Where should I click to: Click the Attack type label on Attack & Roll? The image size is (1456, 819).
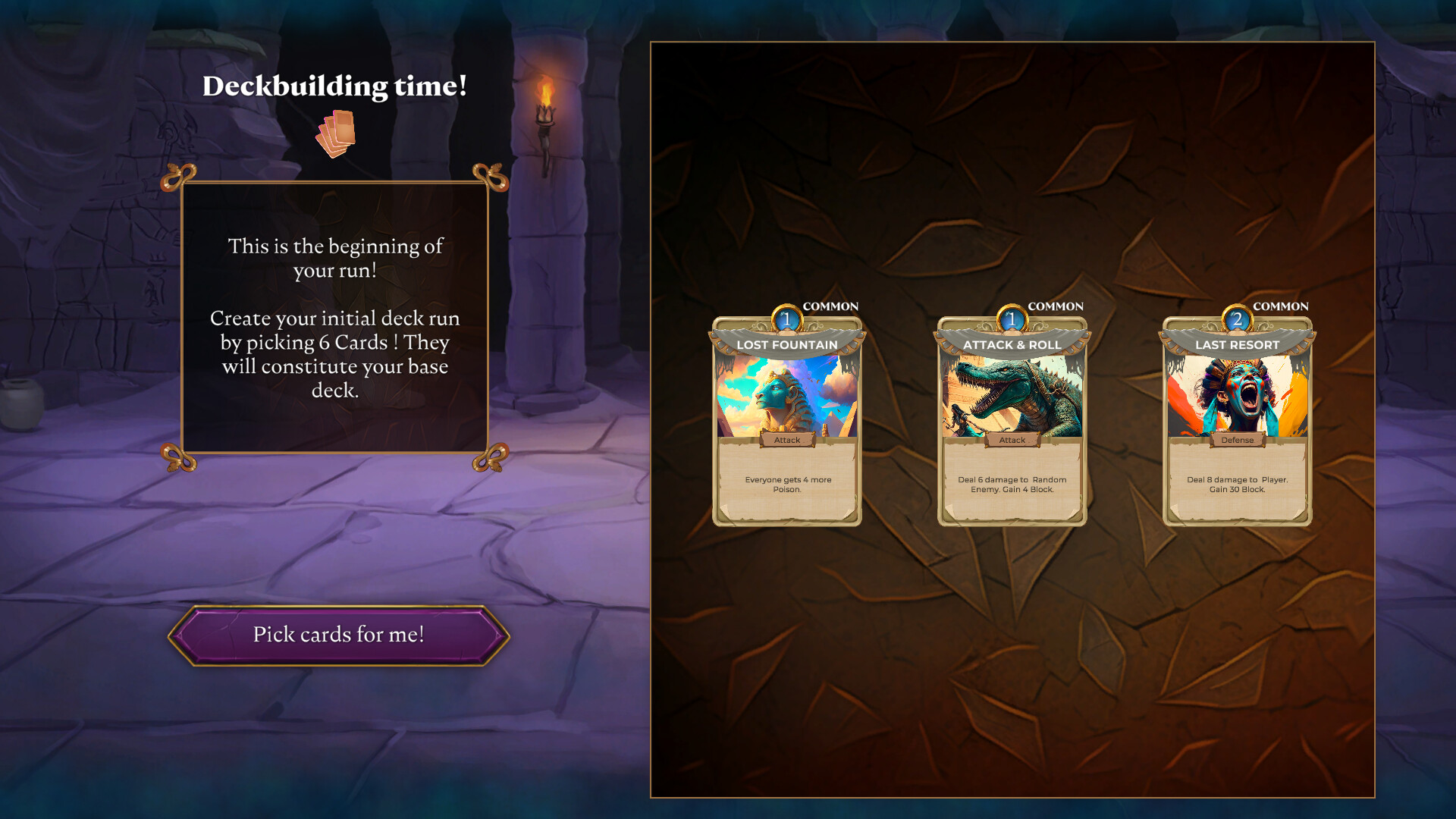coord(1012,440)
